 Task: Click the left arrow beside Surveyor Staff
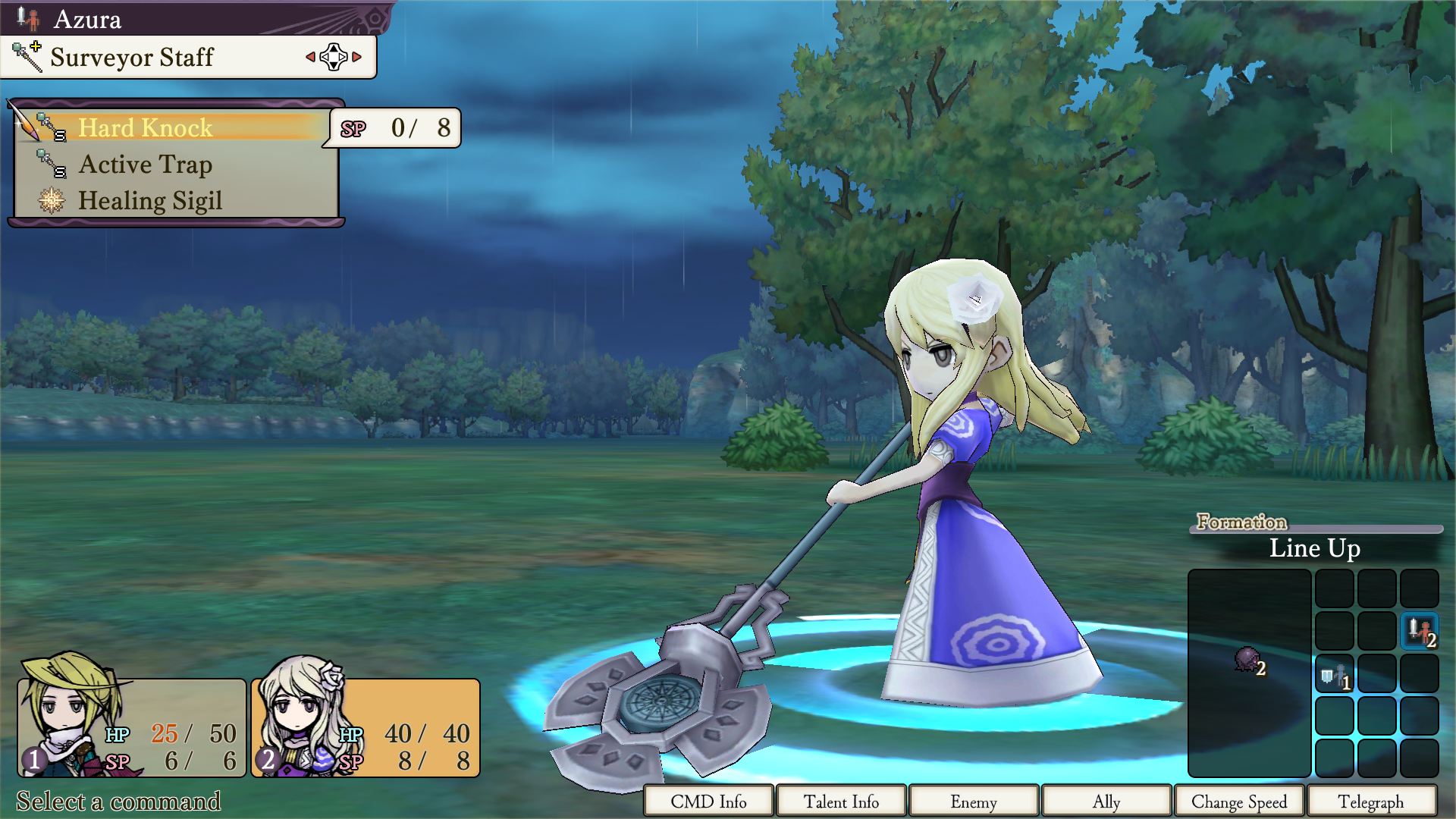tap(310, 57)
